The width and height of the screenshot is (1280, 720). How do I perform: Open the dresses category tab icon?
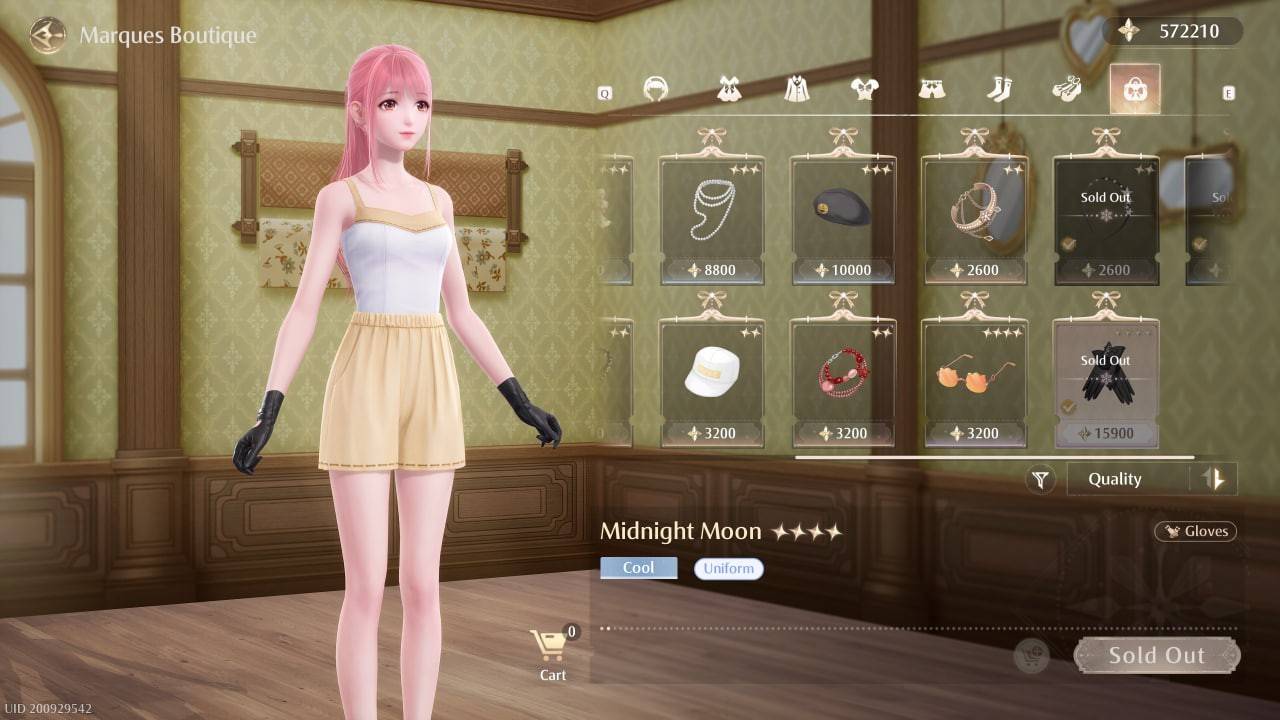[x=730, y=89]
